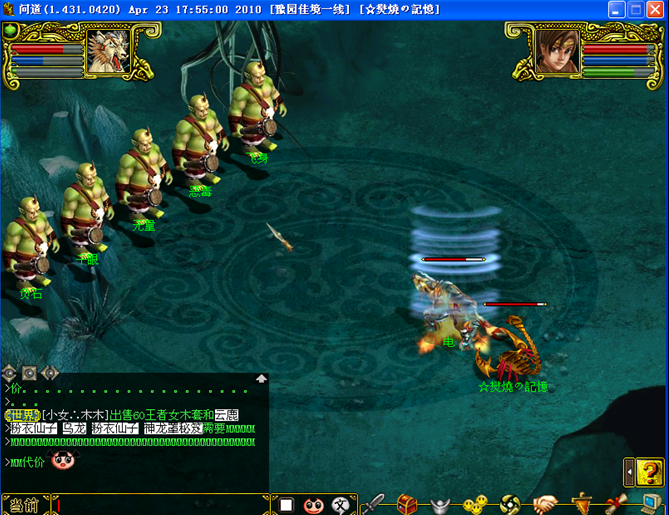Screen dimensions: 669x515
Task: Toggle the white square chat button
Action: [x=286, y=505]
